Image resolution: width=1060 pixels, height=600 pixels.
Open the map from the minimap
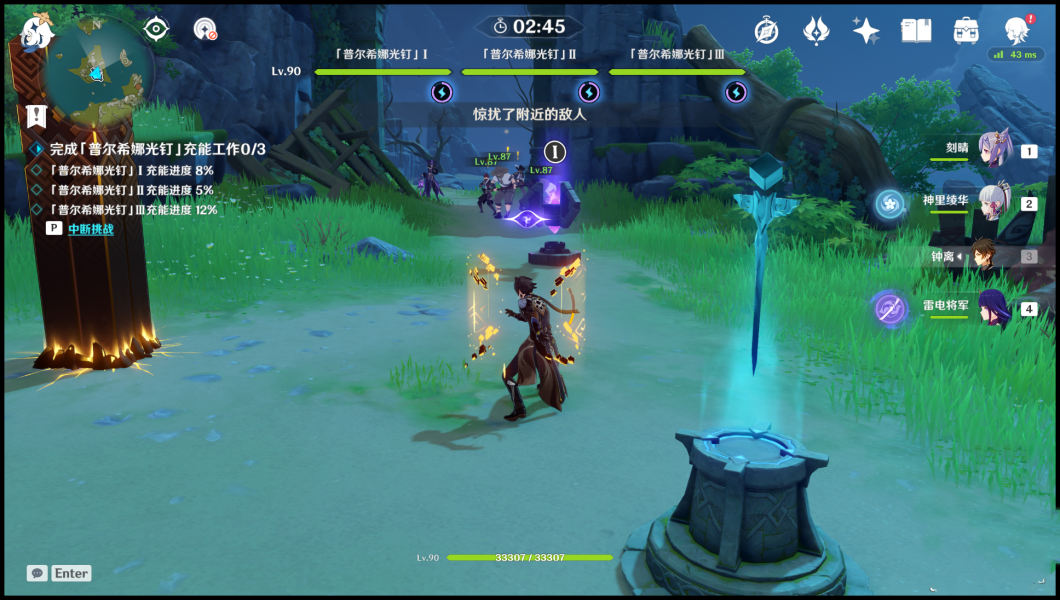click(x=97, y=70)
